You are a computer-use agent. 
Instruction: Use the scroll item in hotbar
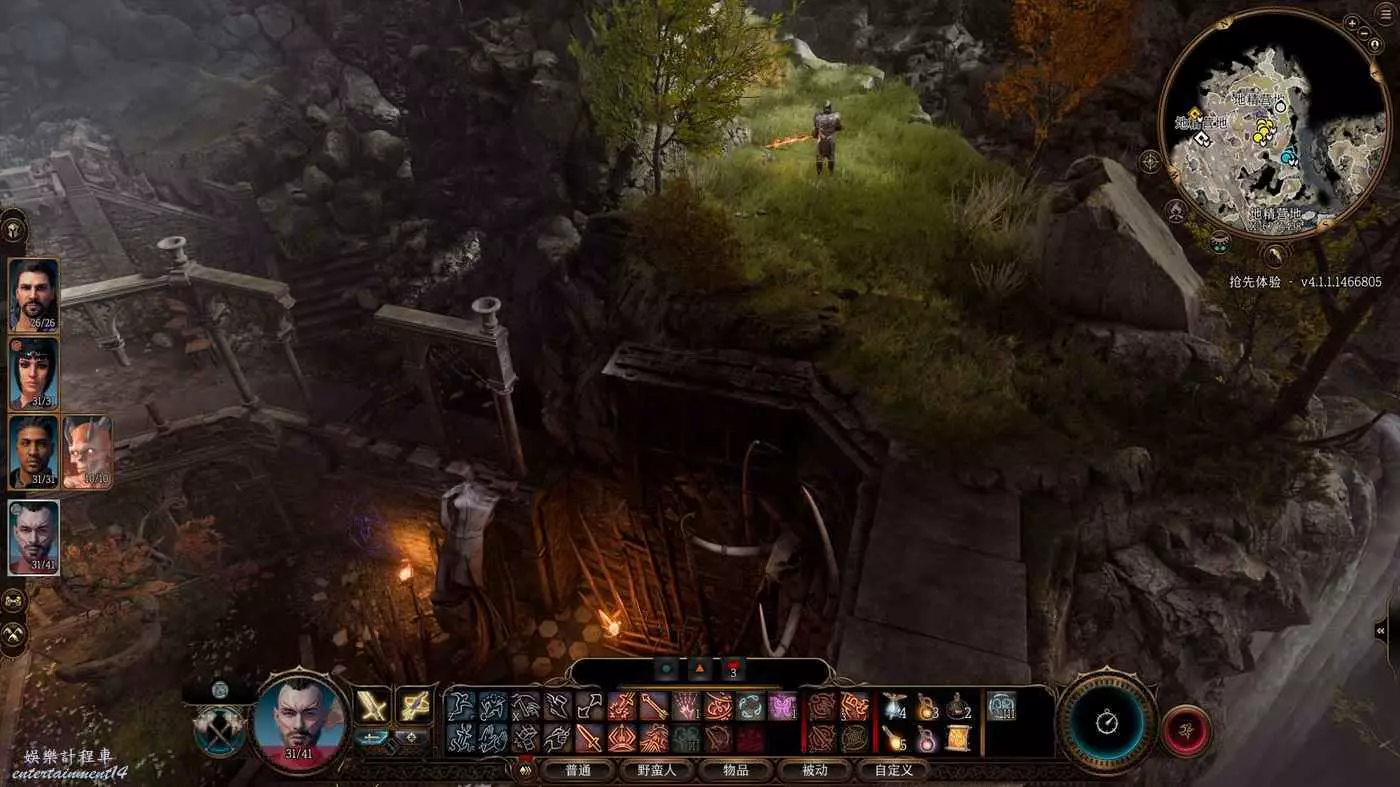[957, 738]
